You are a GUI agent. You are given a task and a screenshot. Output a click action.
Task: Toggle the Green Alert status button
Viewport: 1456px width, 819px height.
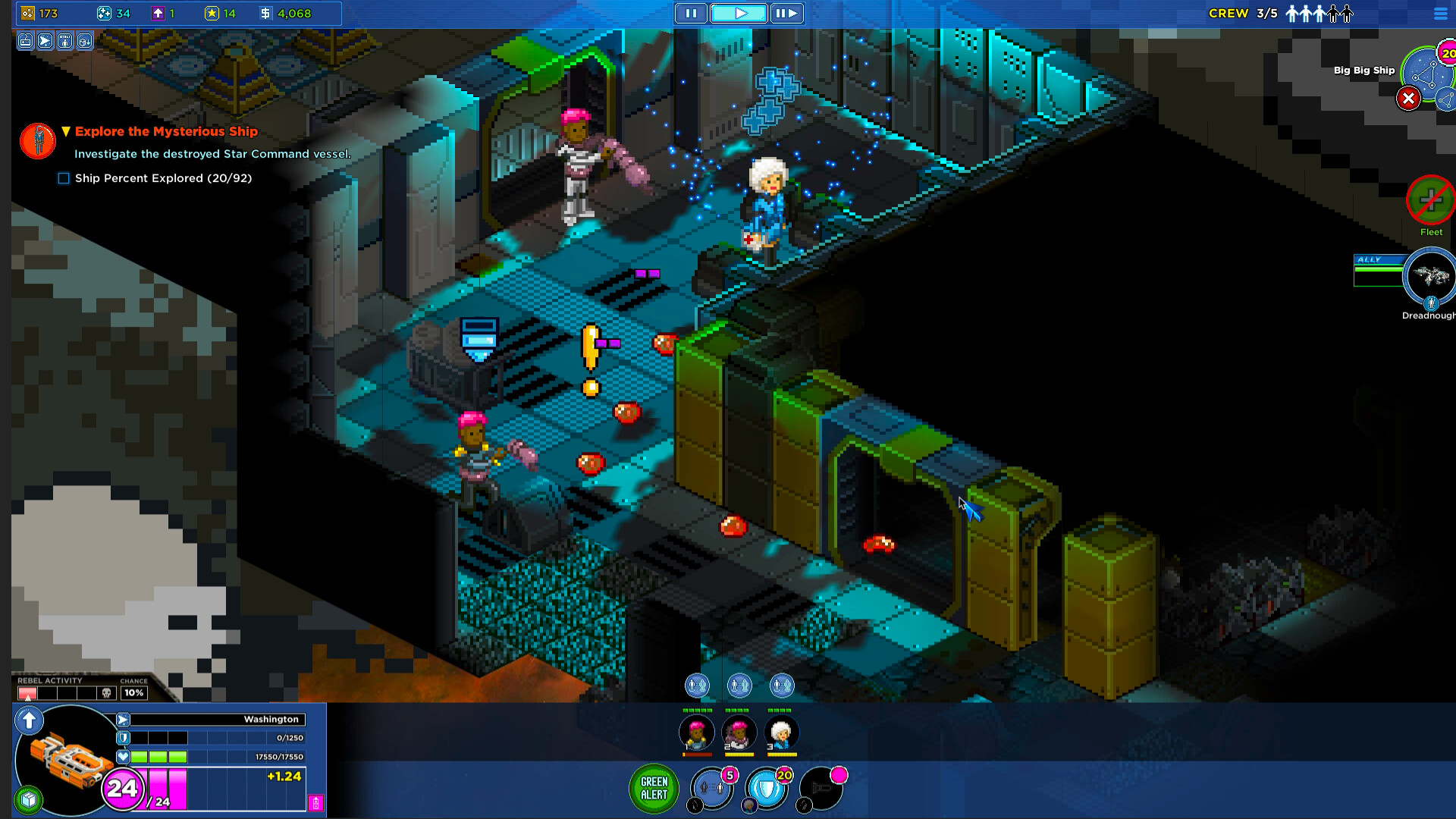654,789
